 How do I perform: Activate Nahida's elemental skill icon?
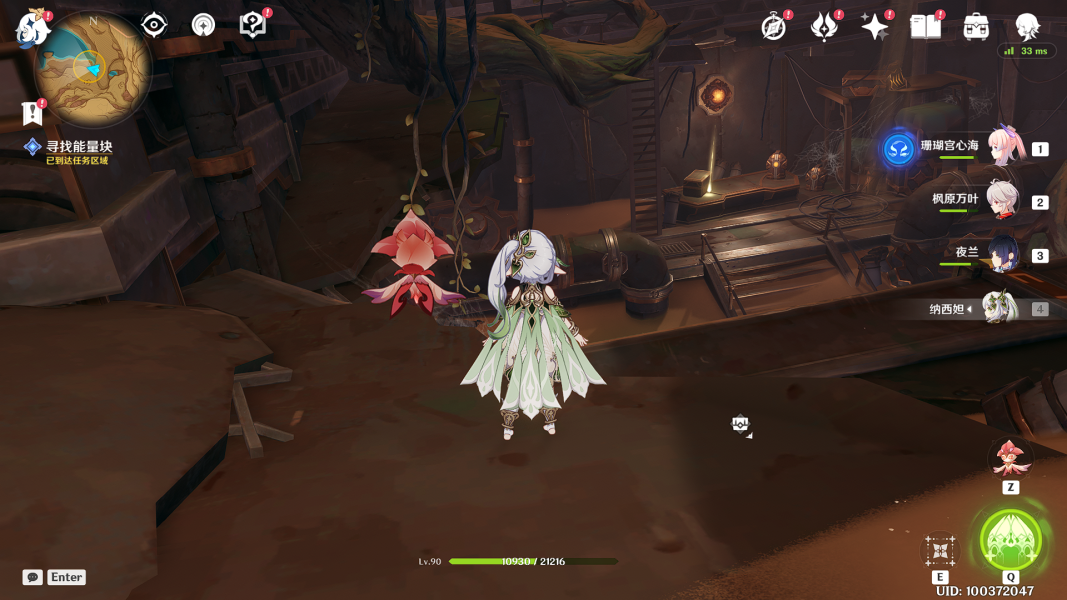click(x=940, y=550)
